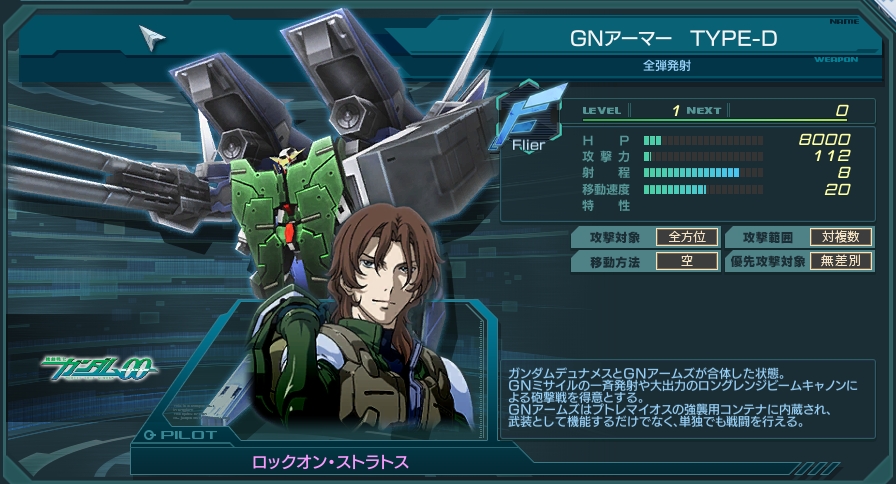The width and height of the screenshot is (896, 484).
Task: Select the 全方位 attack target box
Action: click(687, 237)
